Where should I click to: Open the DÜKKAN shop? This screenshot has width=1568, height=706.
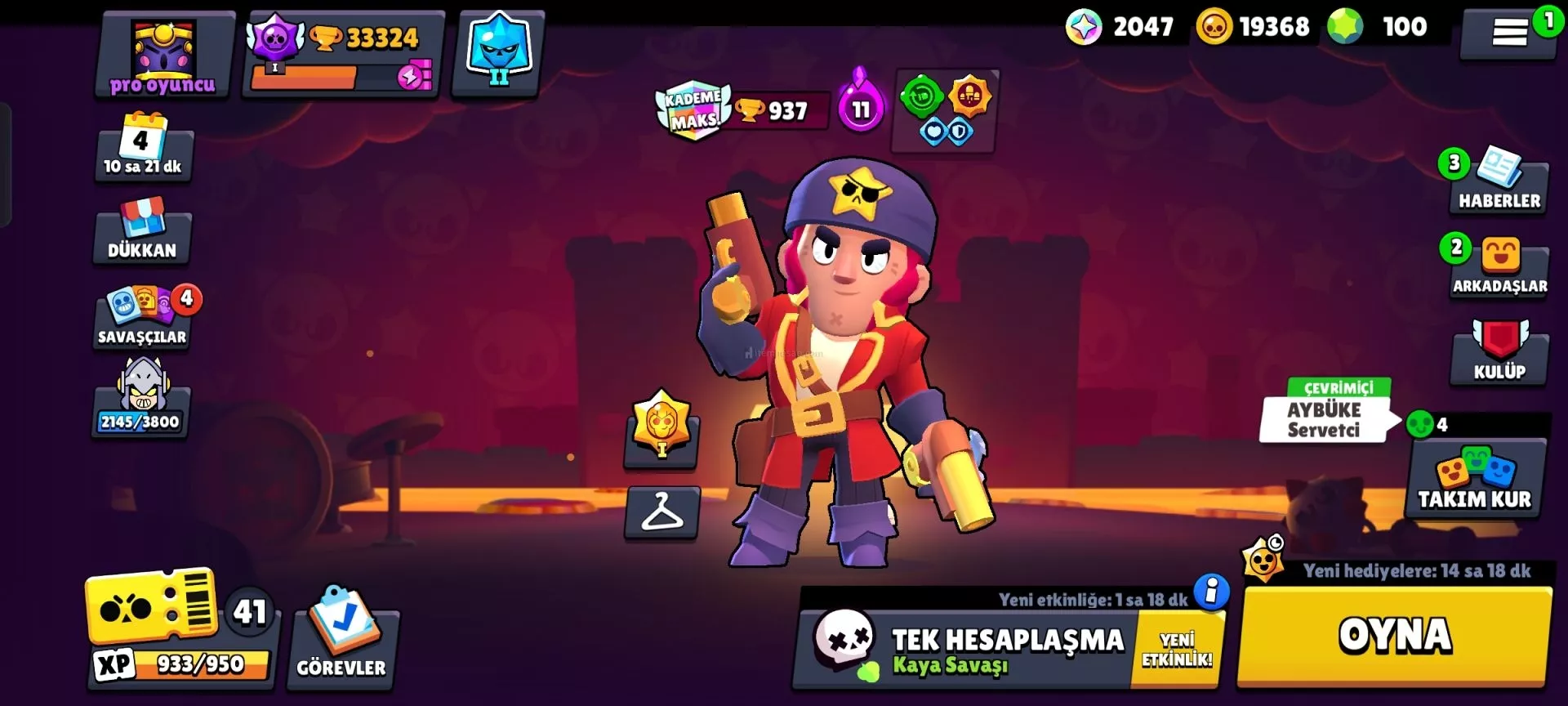142,231
